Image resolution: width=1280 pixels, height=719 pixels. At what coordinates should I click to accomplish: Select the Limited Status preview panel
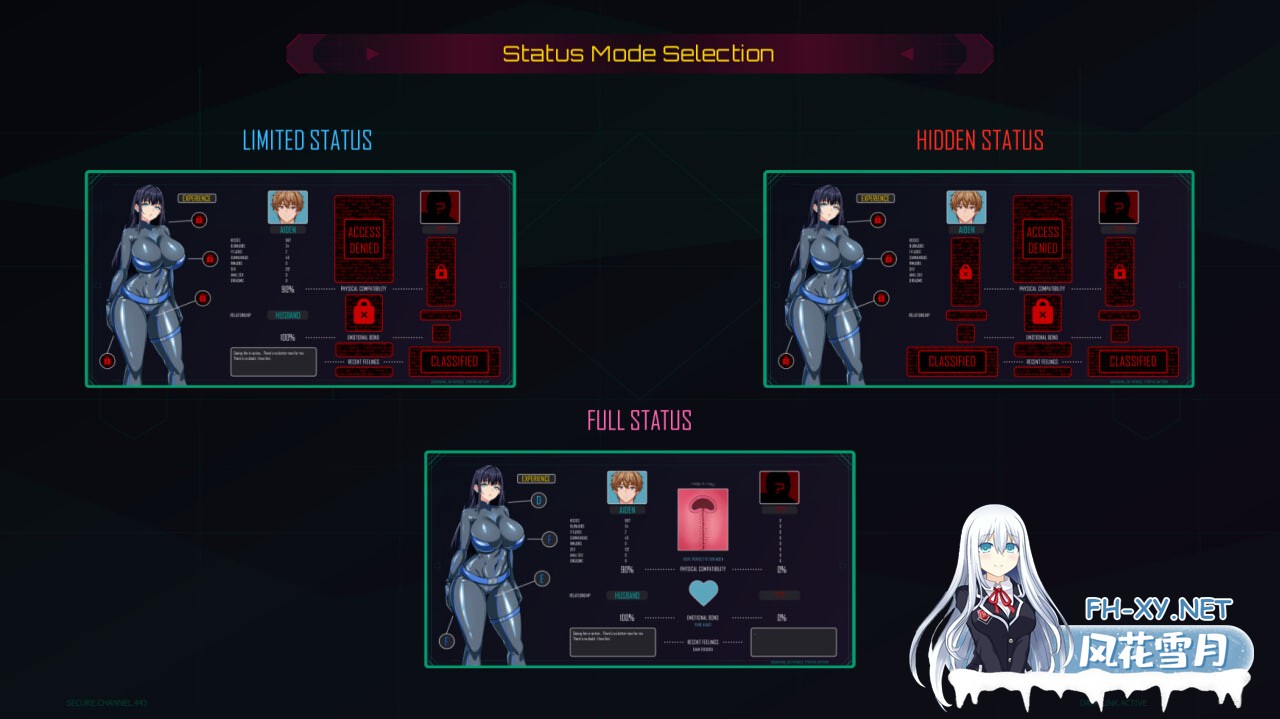(x=300, y=279)
